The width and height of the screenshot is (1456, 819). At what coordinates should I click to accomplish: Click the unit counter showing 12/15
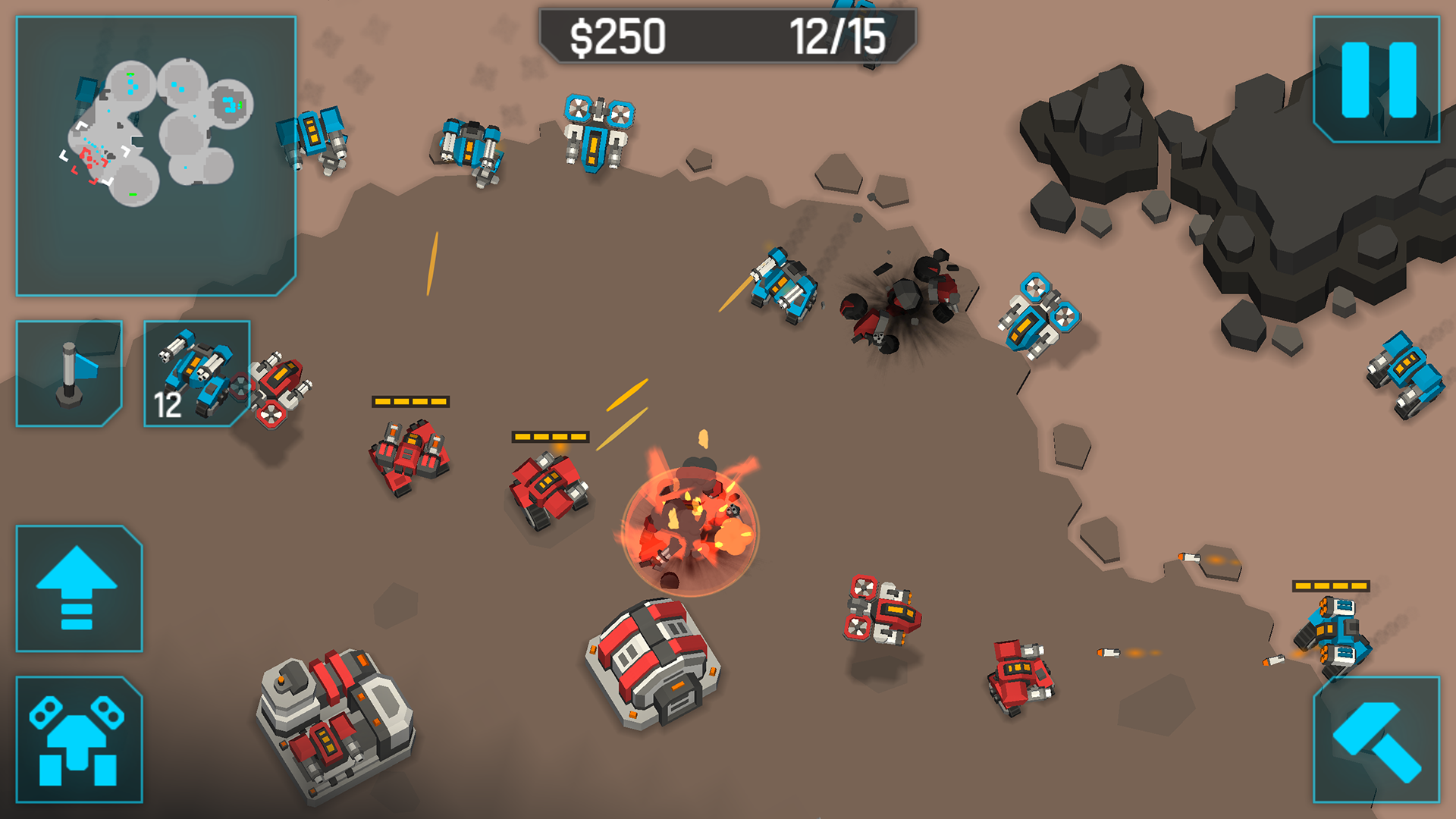838,33
